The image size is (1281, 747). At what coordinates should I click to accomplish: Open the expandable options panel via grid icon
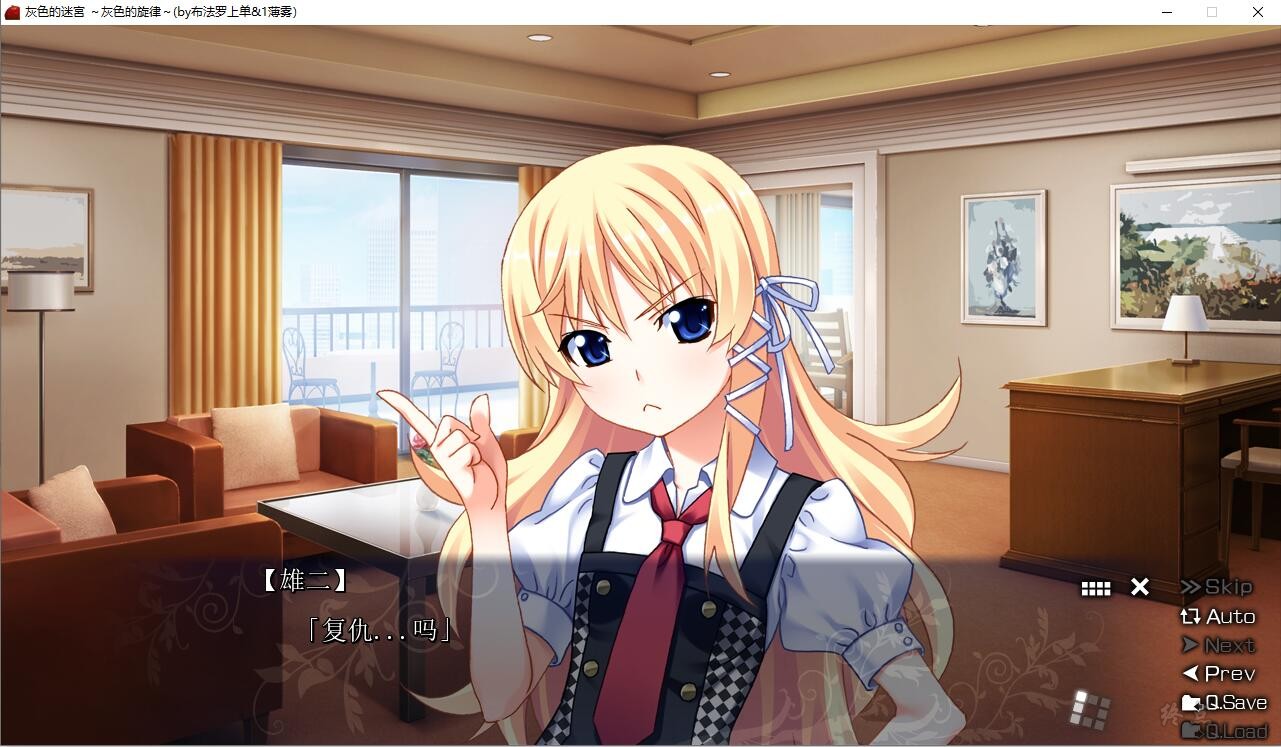point(1095,587)
